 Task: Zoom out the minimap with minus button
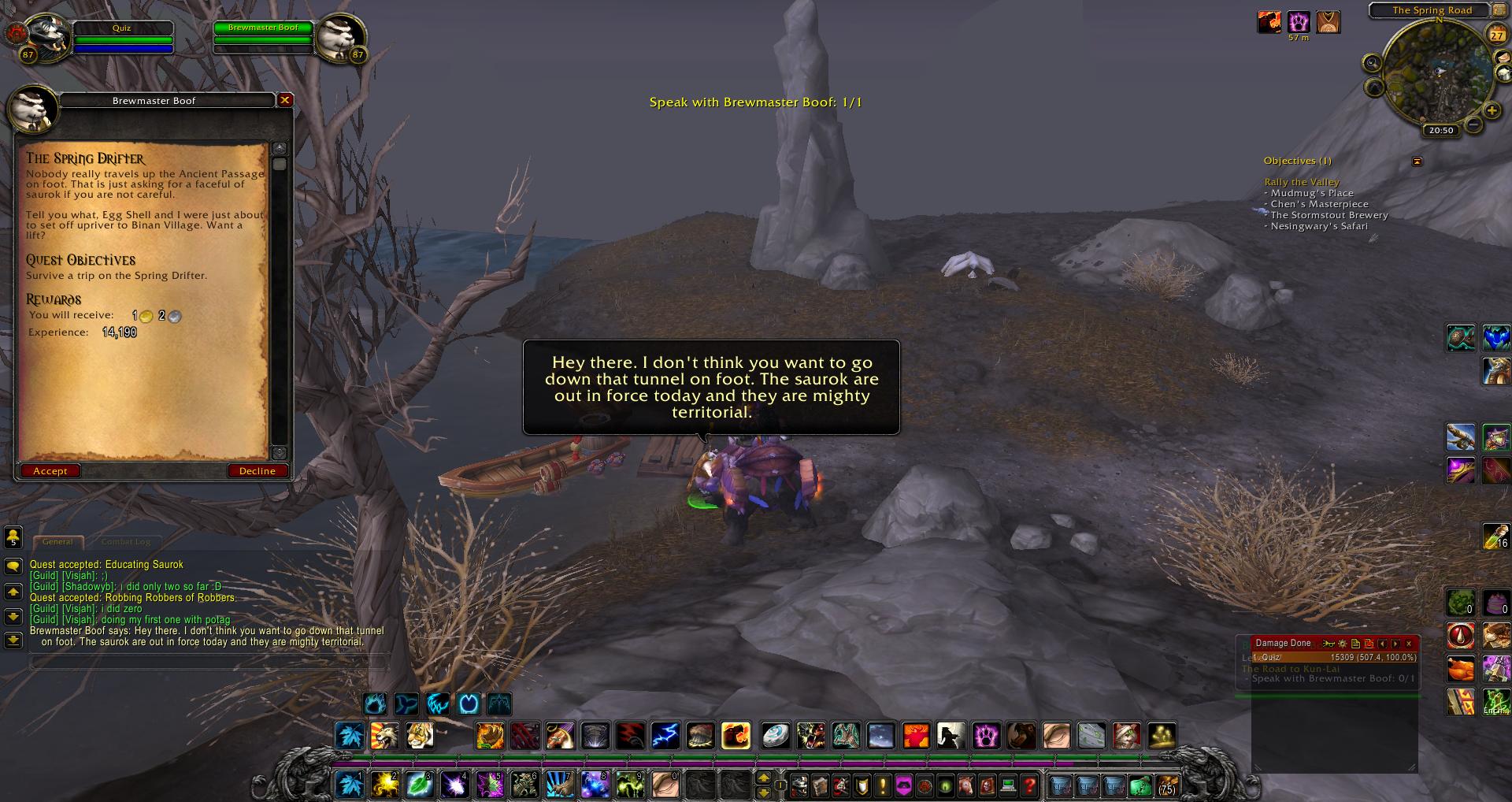click(1473, 124)
